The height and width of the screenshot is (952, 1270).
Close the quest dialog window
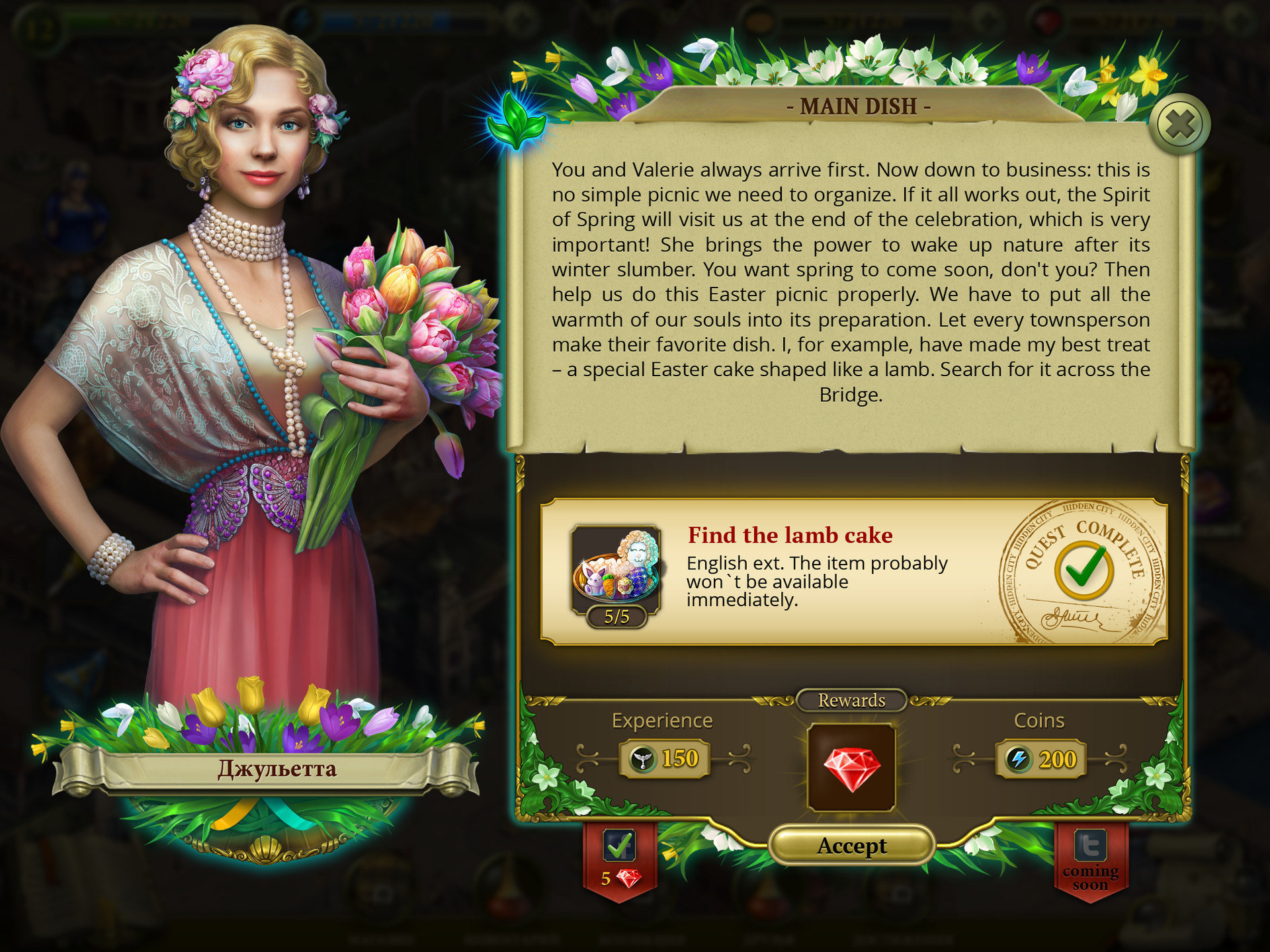[x=1179, y=124]
